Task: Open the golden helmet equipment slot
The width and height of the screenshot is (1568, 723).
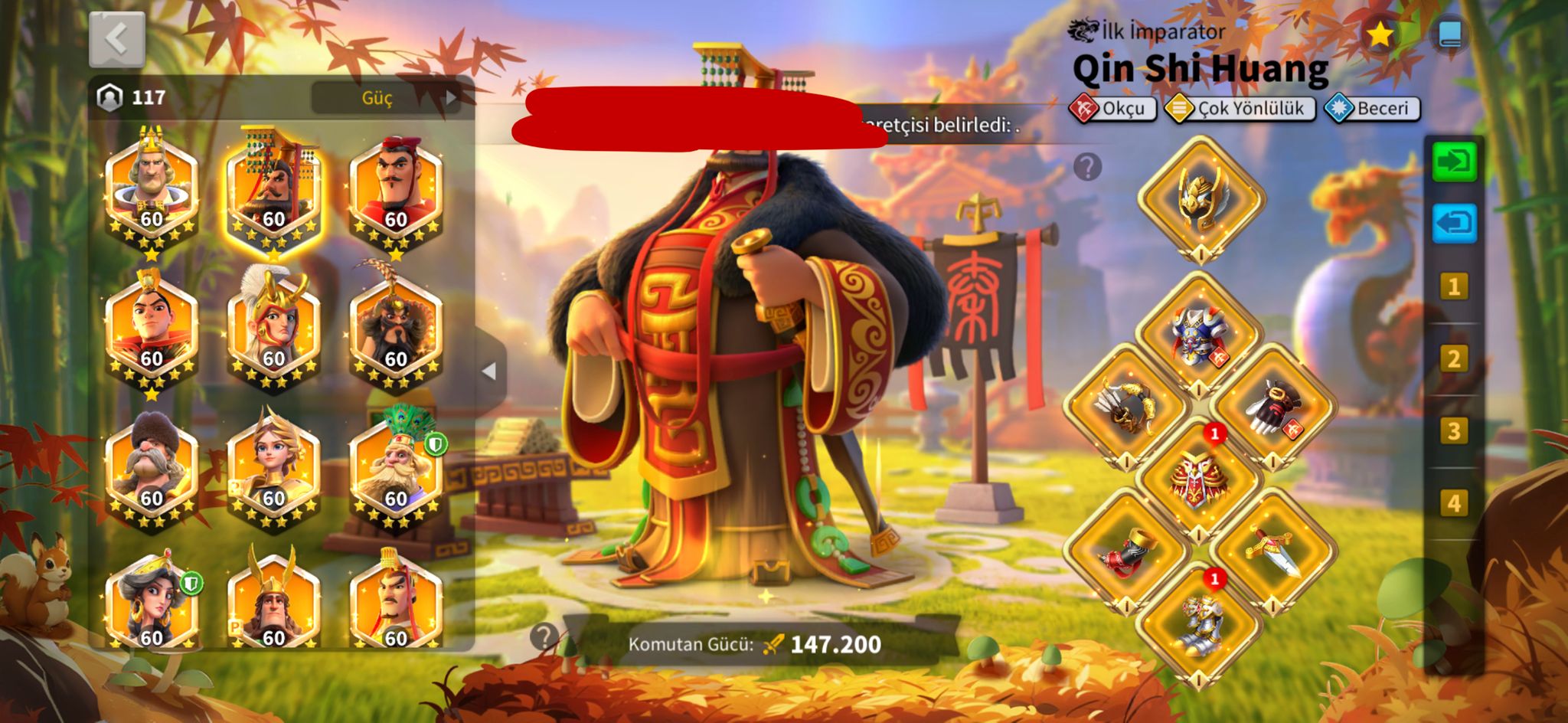Action: 1200,198
